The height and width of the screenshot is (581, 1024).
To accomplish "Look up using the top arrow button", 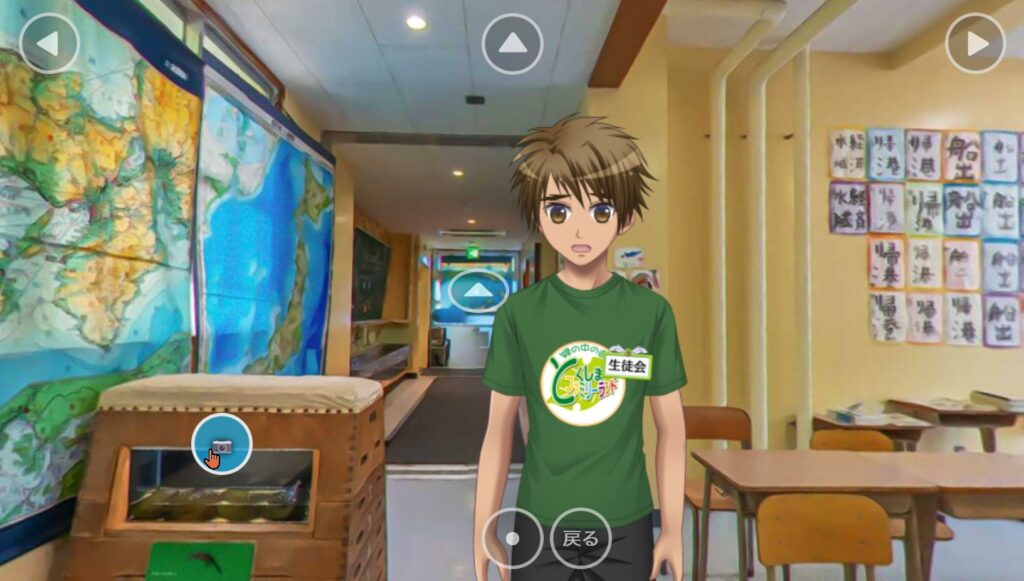I will coord(512,43).
